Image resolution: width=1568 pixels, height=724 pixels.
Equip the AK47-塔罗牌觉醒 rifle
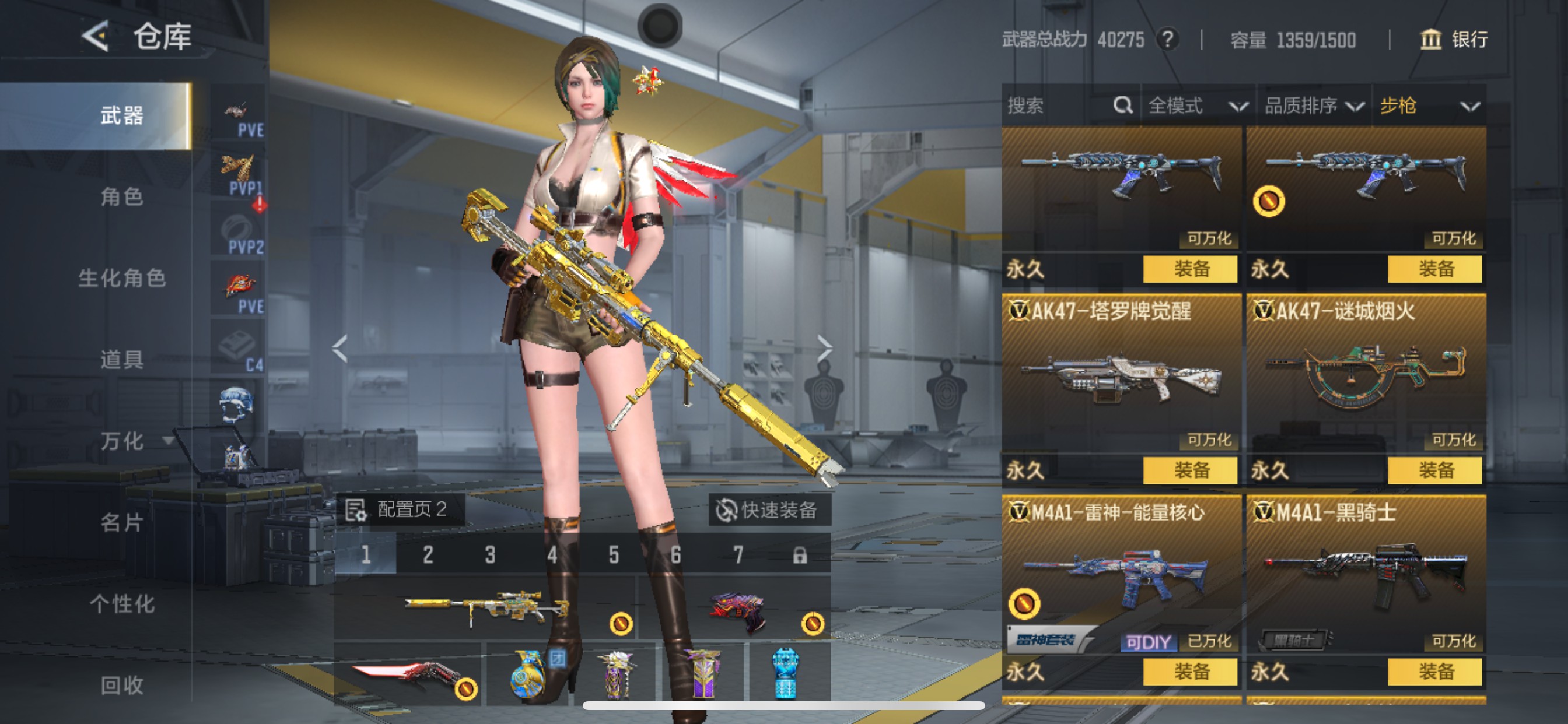(1190, 470)
